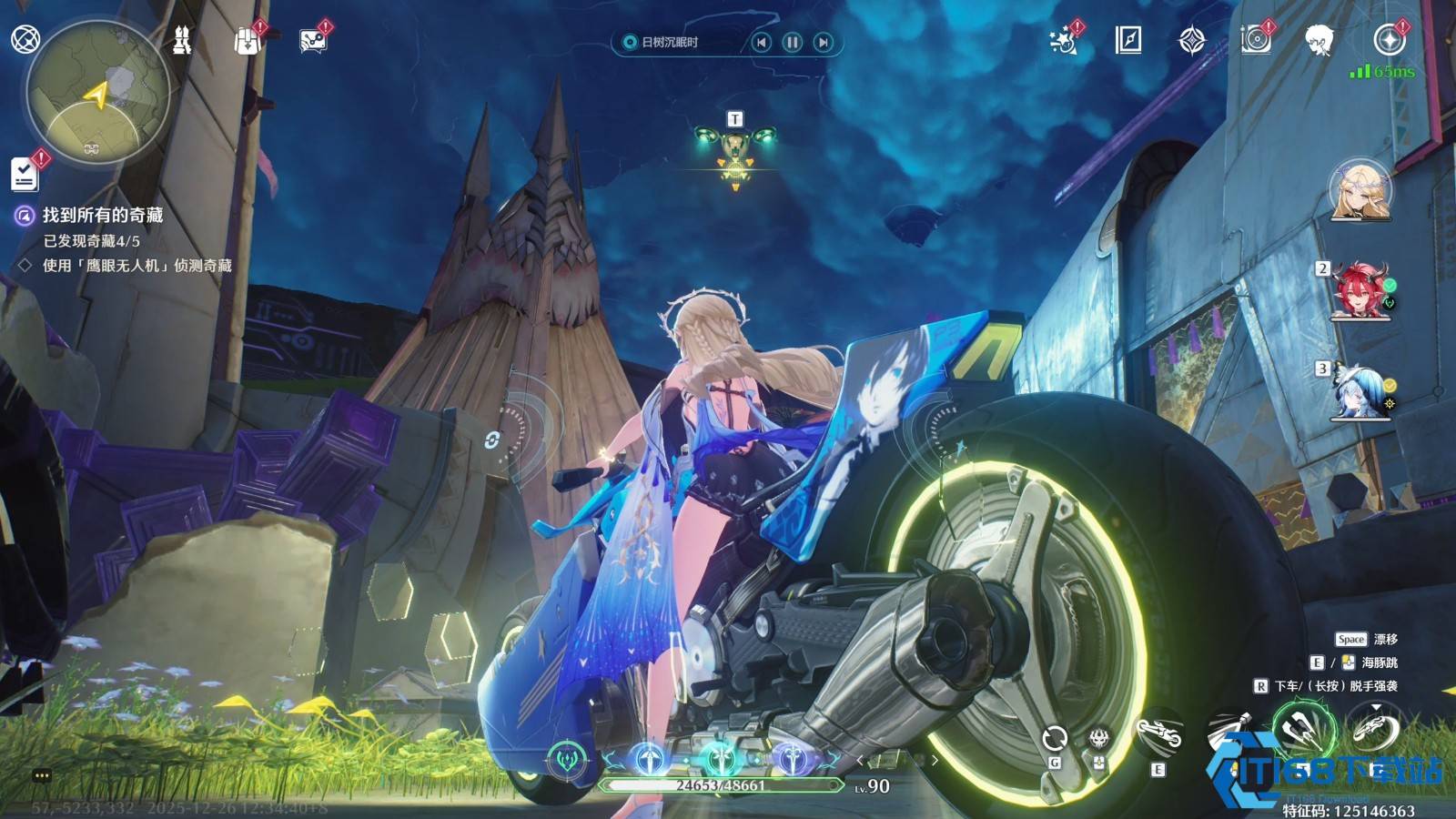Open the music disc player icon
The image size is (1456, 819).
tap(1256, 41)
